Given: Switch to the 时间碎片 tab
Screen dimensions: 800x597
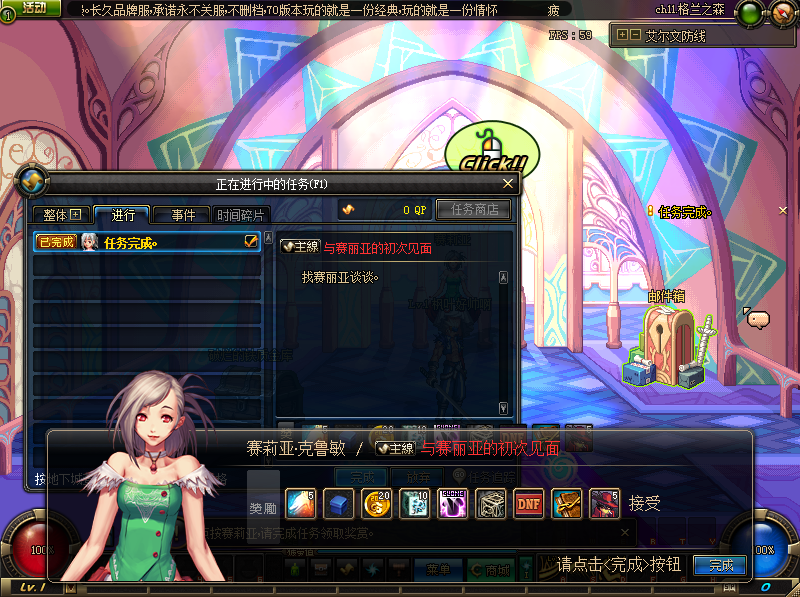Looking at the screenshot, I should pyautogui.click(x=241, y=215).
